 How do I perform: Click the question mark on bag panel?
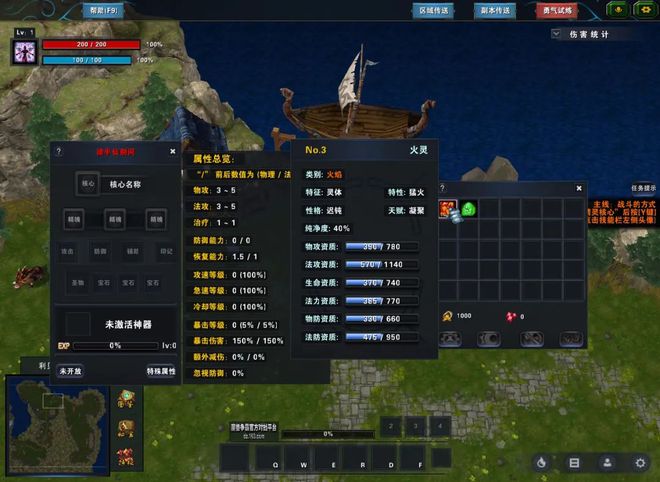click(x=442, y=187)
